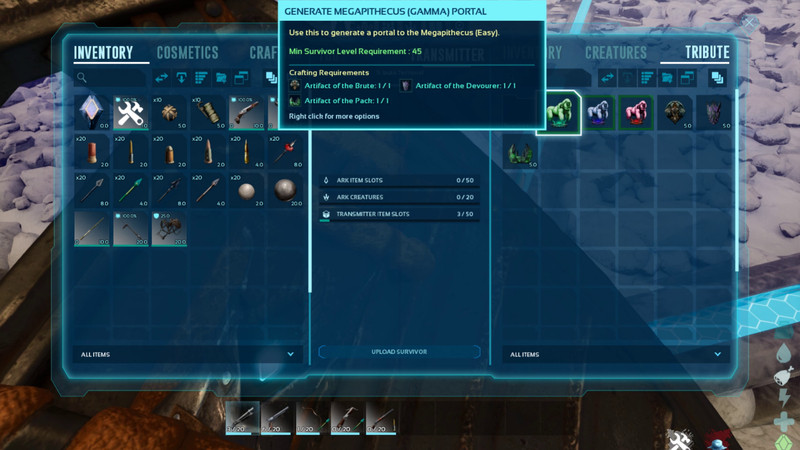
Task: Select the shotgun in the inventory
Action: click(246, 113)
